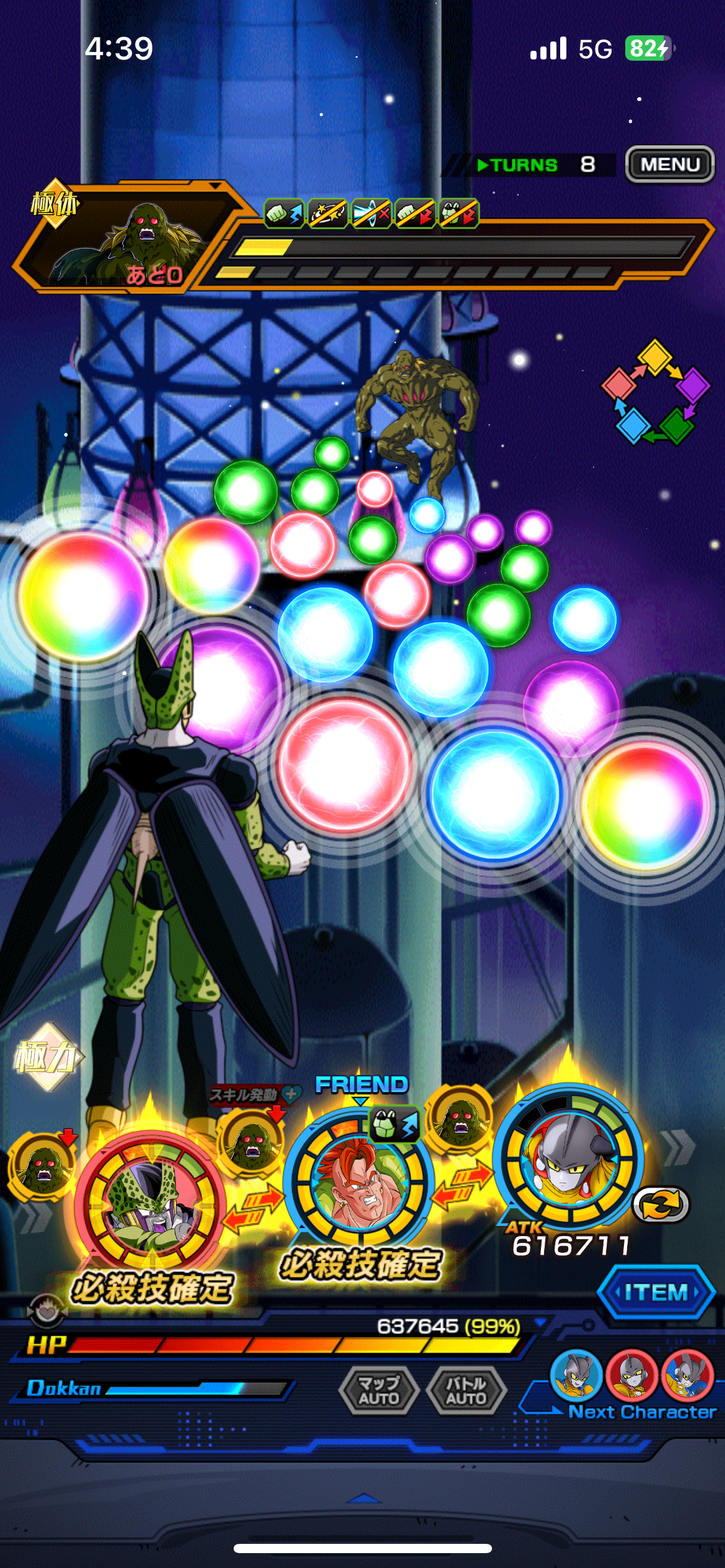725x1568 pixels.
Task: Tap the large rainbow orb beside the blue orb
Action: click(x=644, y=805)
